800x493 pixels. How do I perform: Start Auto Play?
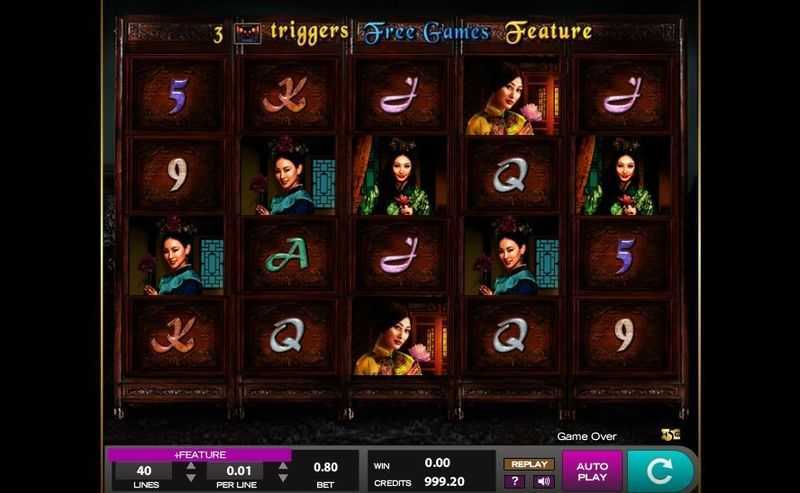[592, 470]
